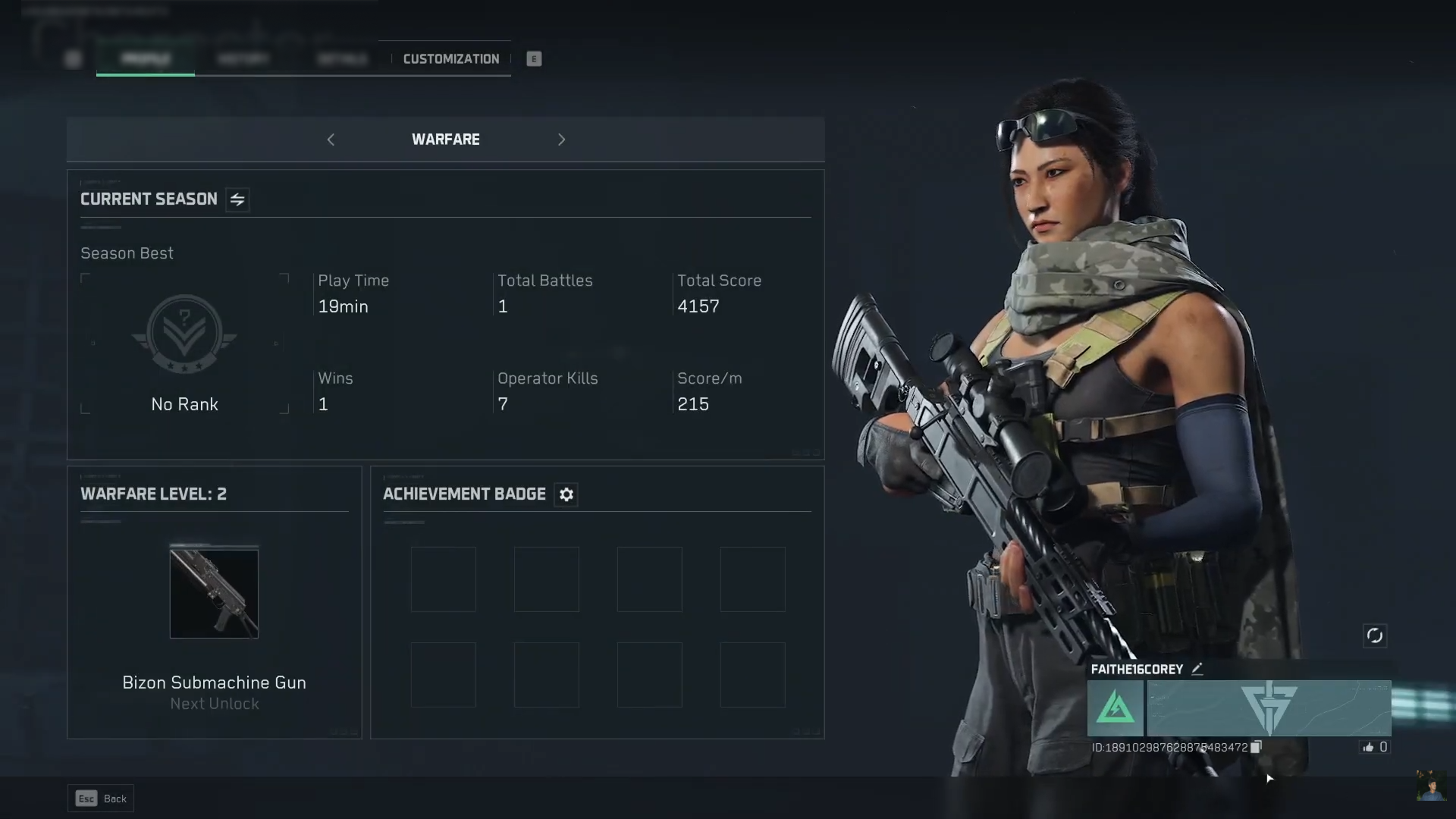Select the green-underlined active tab
This screenshot has width=1456, height=819.
point(146,59)
